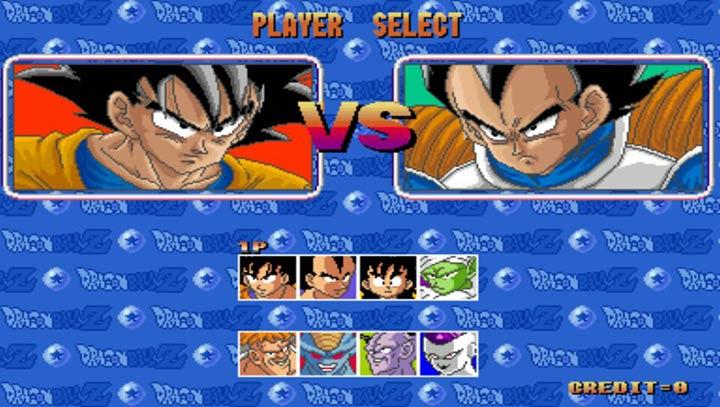Choose Frieza from the character grid

coord(448,353)
